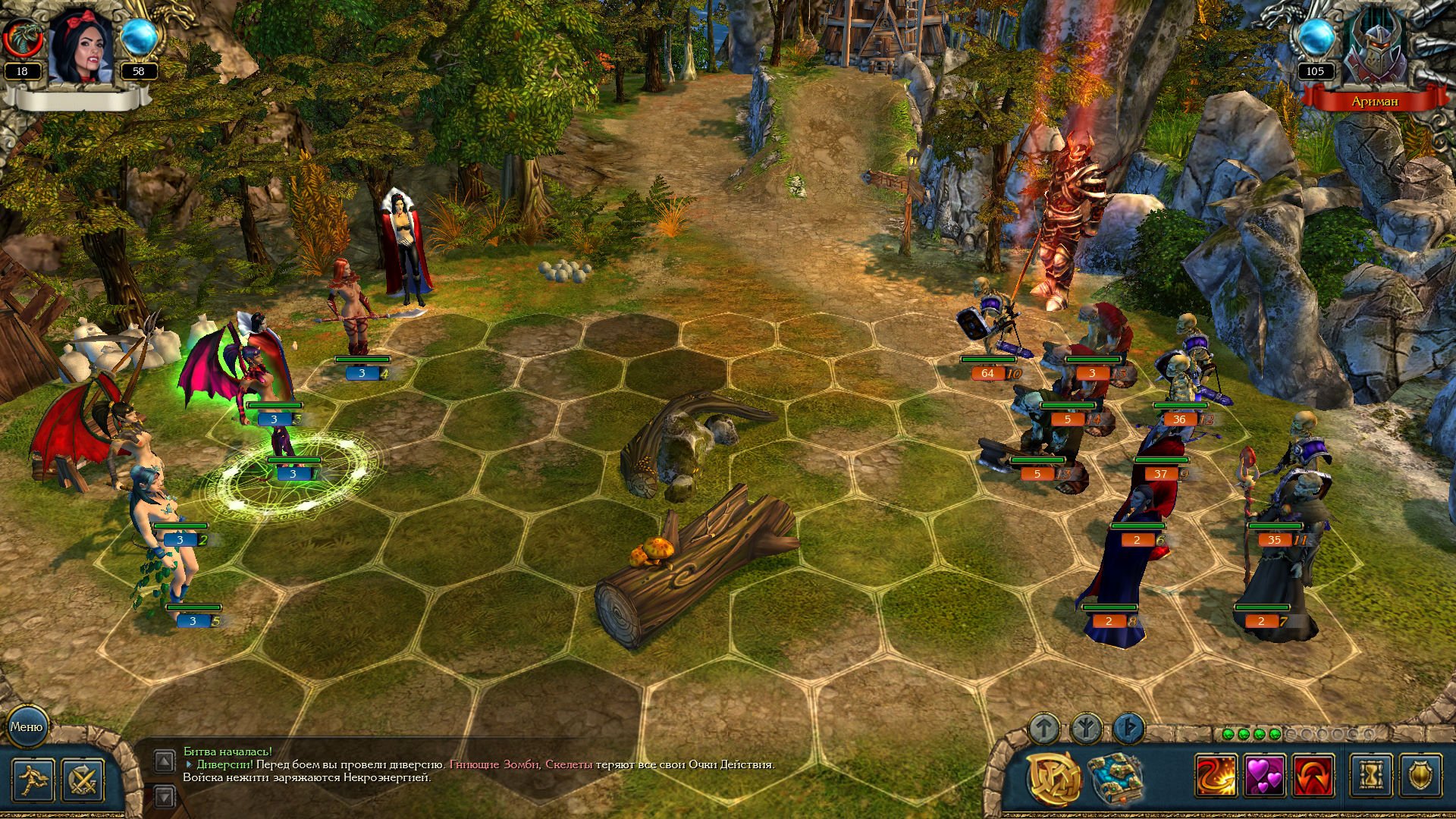Click the blue mana orb beside player portrait

click(x=139, y=38)
